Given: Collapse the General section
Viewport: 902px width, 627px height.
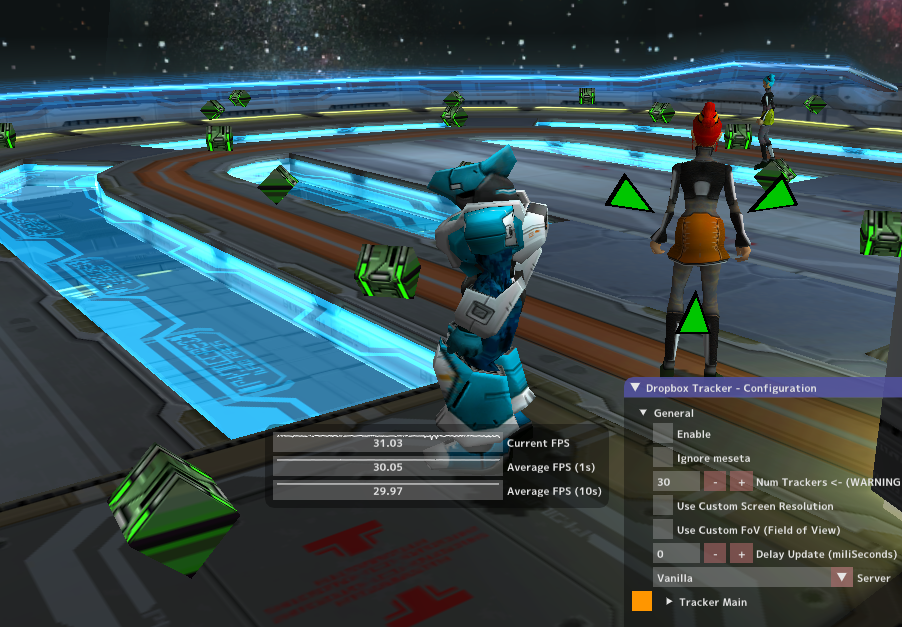Looking at the screenshot, I should [x=643, y=413].
